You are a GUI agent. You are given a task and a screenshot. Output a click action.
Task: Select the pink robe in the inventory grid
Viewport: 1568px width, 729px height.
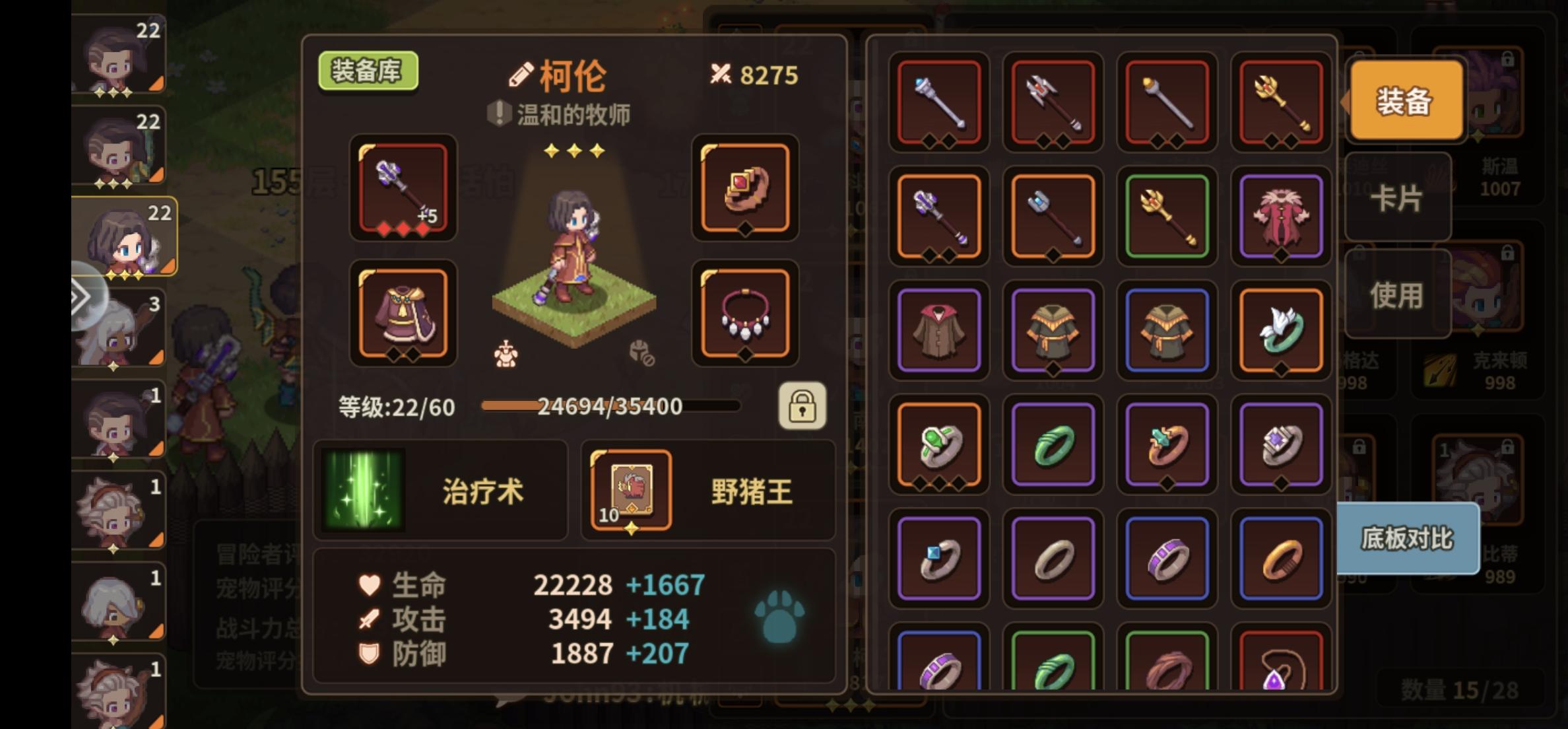(x=1280, y=217)
